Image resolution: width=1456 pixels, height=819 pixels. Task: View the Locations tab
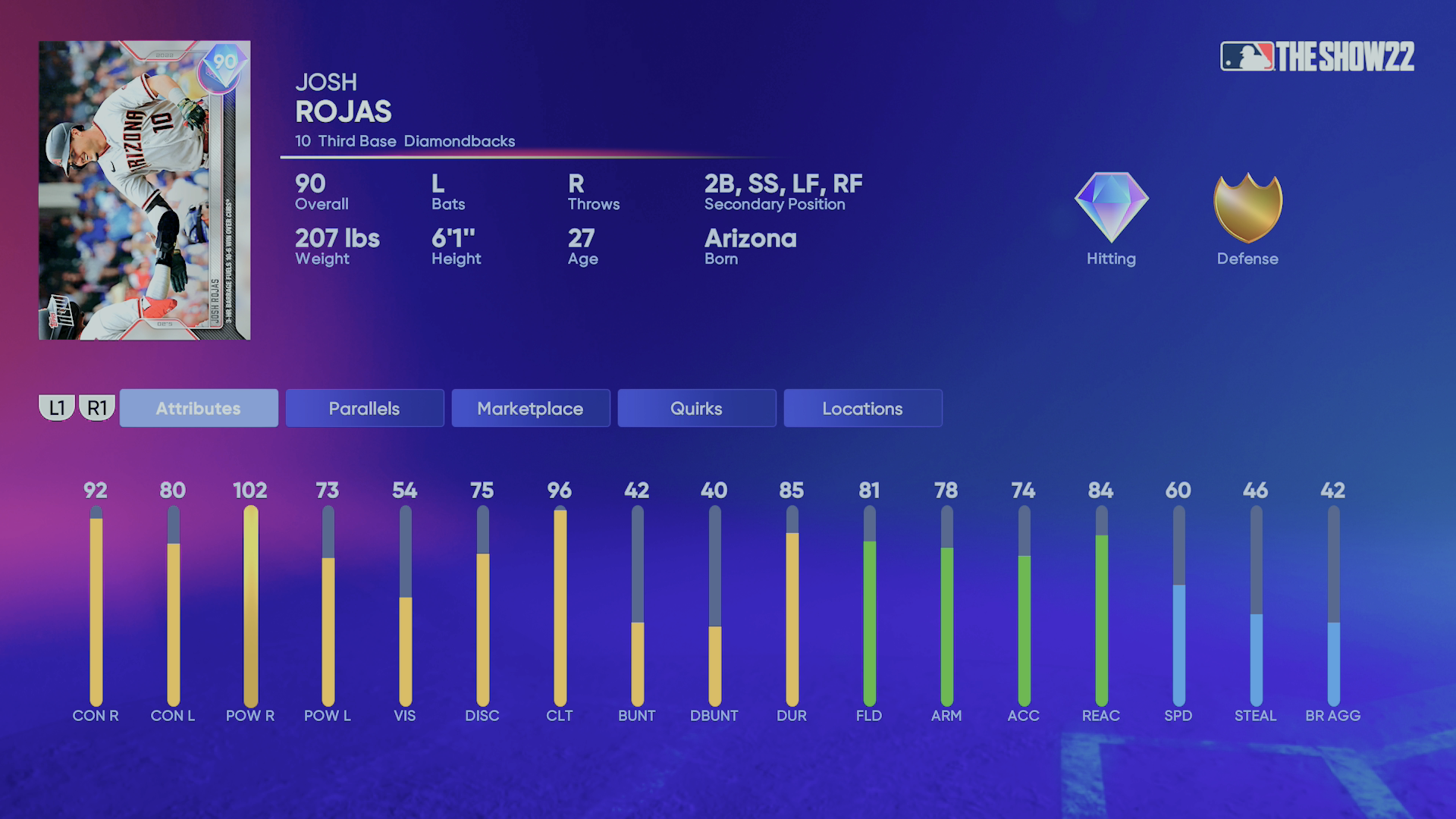pyautogui.click(x=862, y=408)
